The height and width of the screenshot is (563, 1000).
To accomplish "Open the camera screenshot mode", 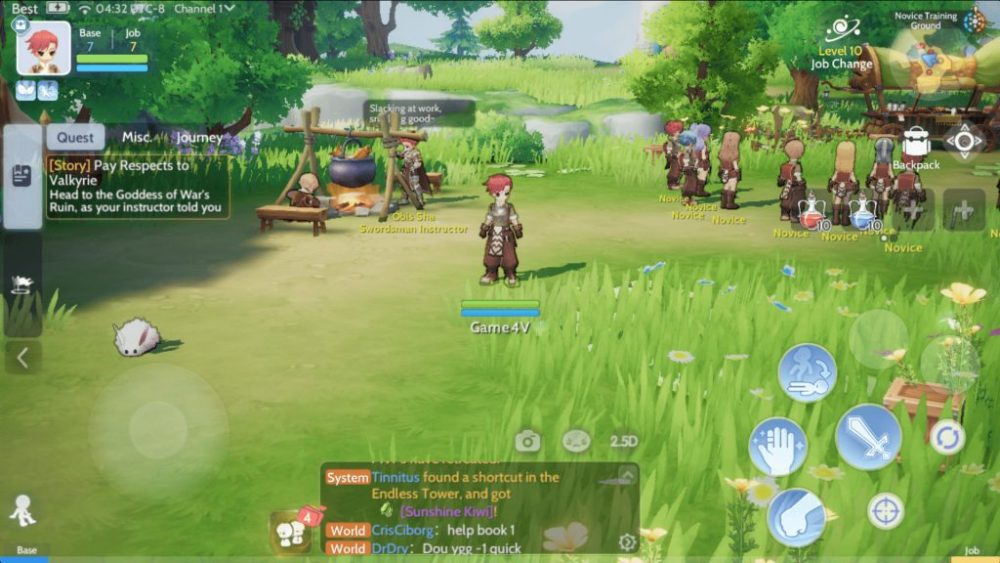I will [527, 441].
